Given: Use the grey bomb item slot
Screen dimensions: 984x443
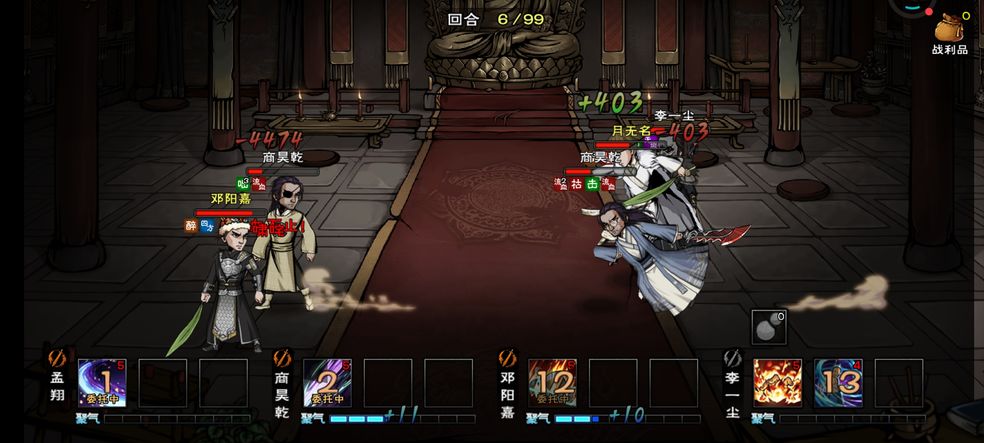Looking at the screenshot, I should pyautogui.click(x=768, y=327).
